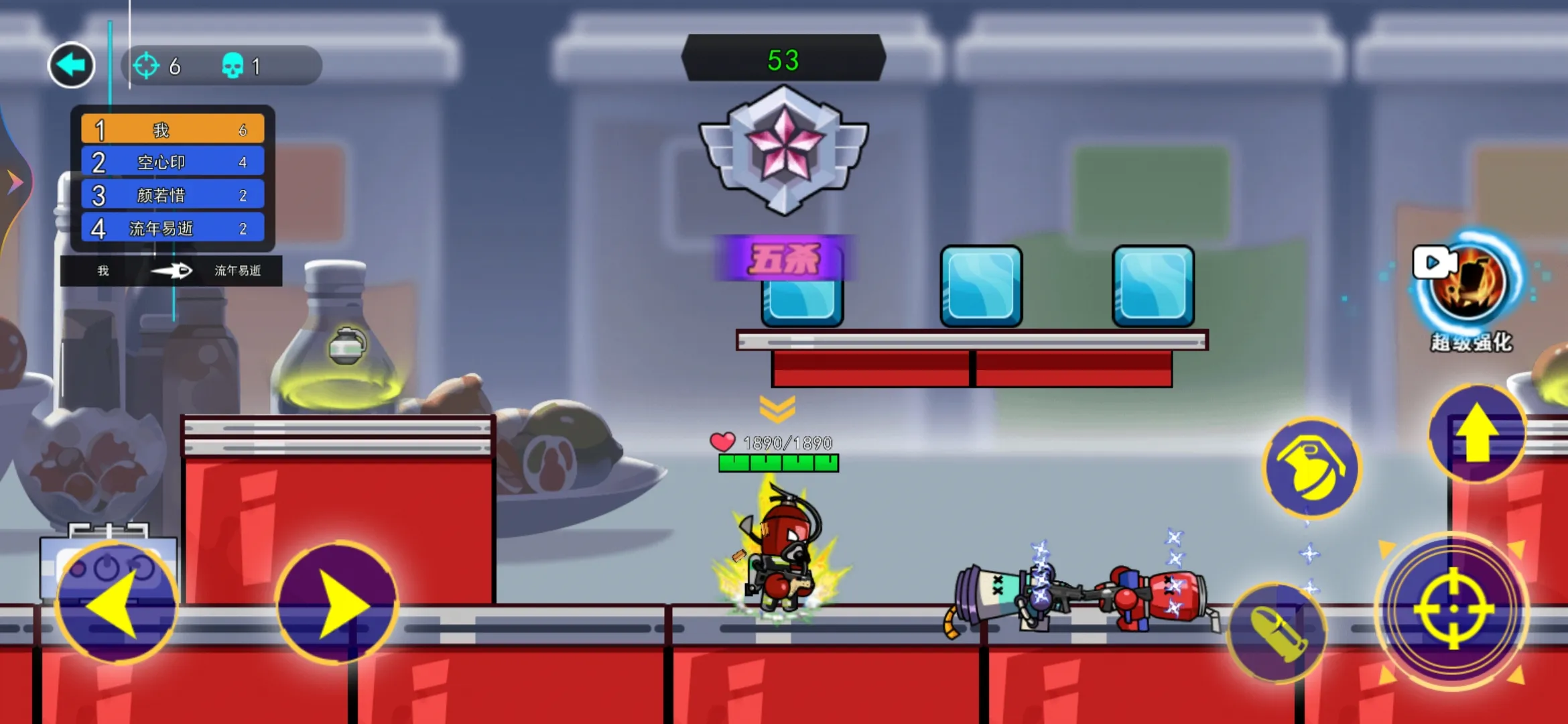Tap the back arrow button

tap(71, 65)
